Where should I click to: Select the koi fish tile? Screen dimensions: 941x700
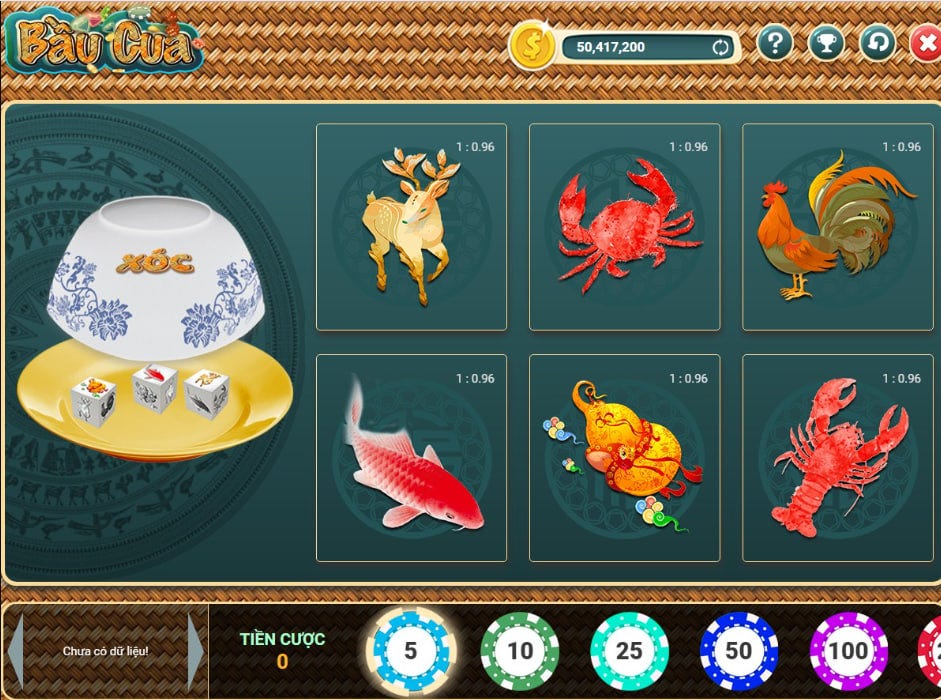tap(411, 458)
